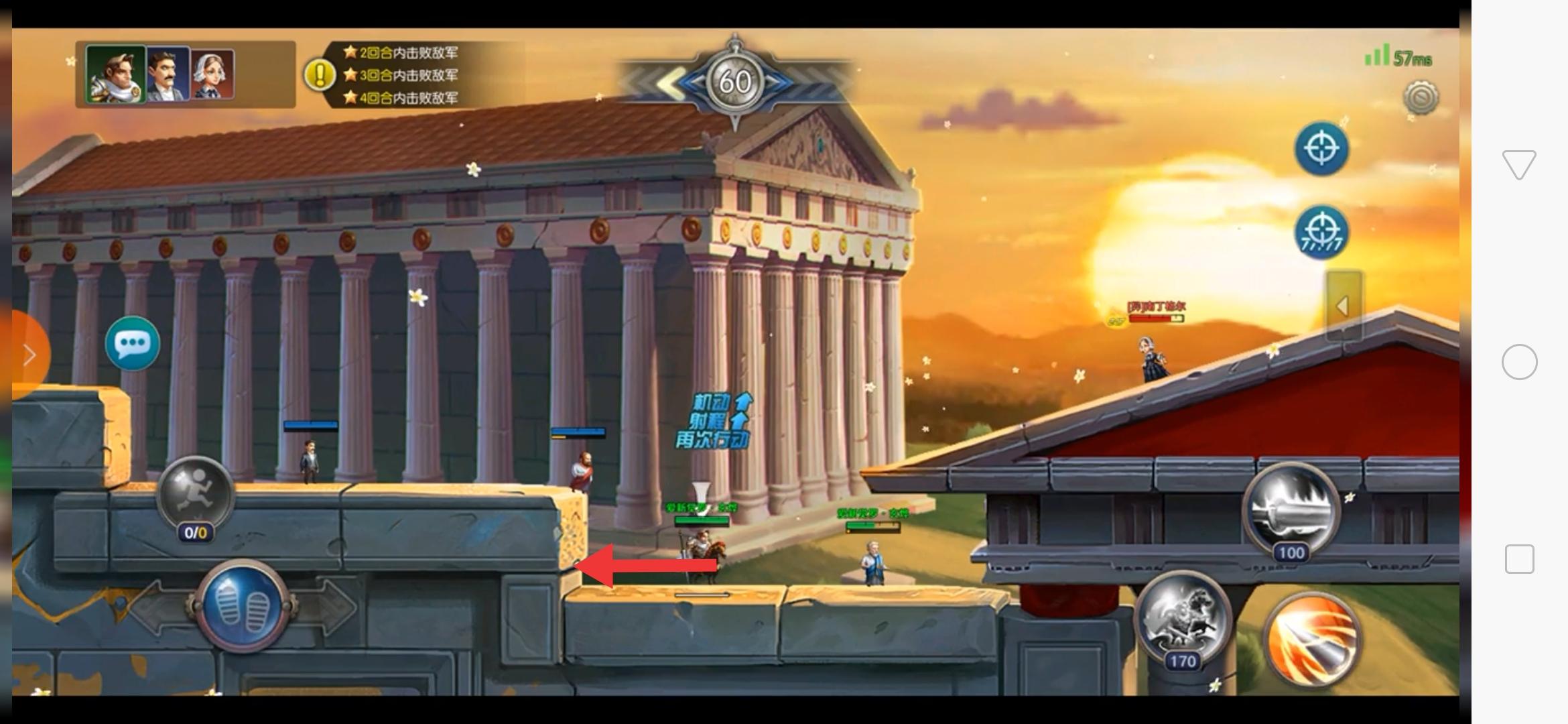Tap the Android home circle button

(x=1519, y=362)
